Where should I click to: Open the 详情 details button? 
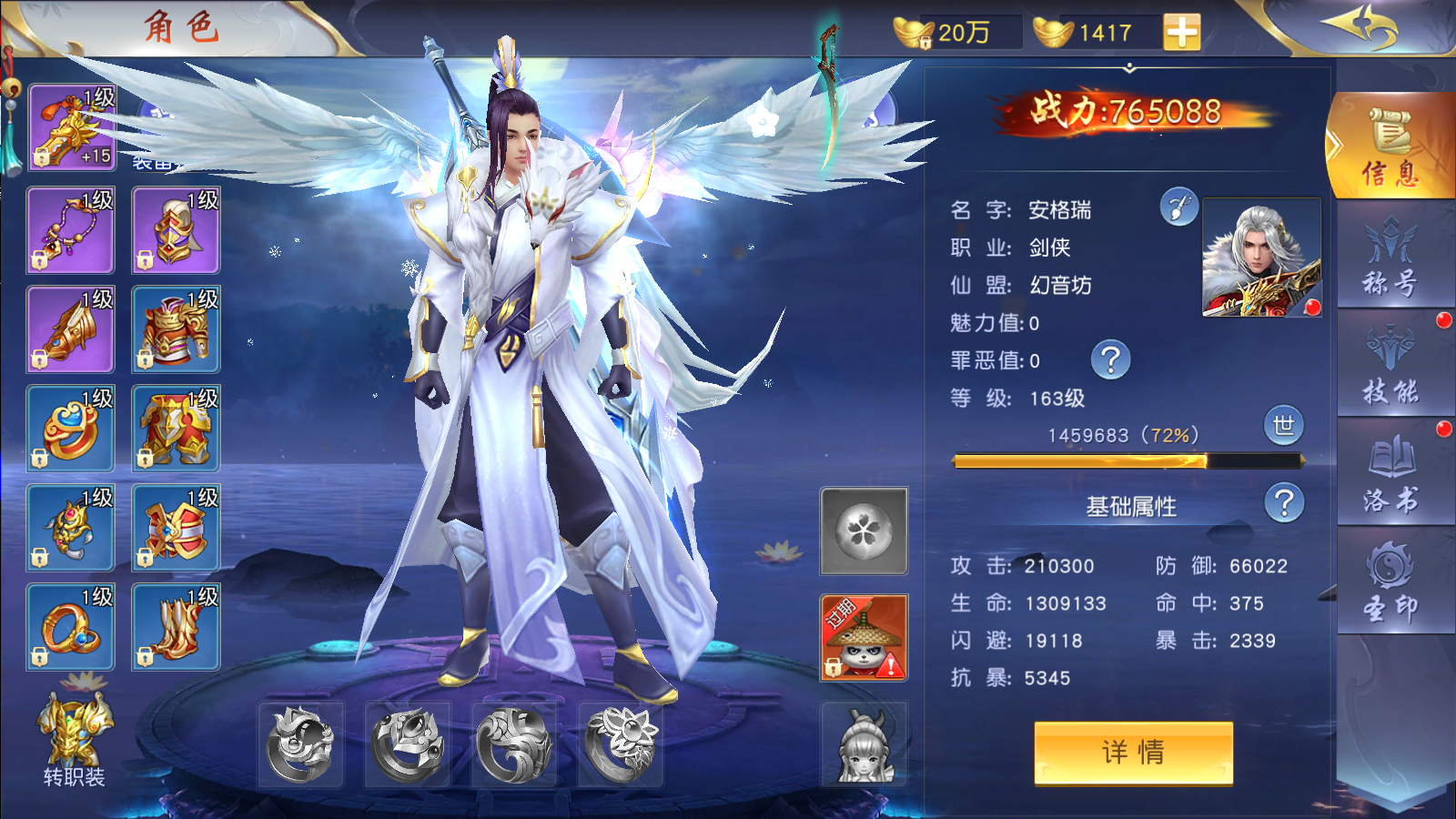coord(1133,752)
